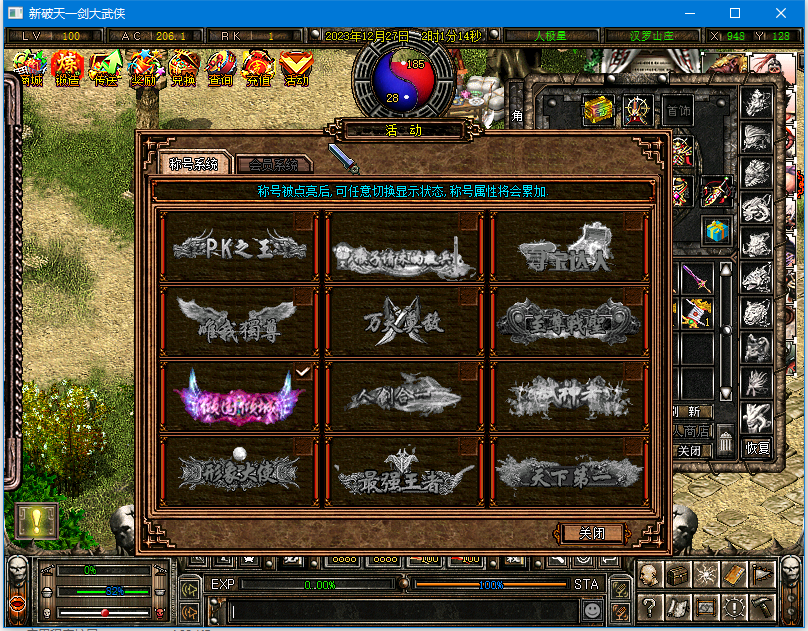Click the 恢复 button
Viewport: 808px width, 631px height.
click(757, 449)
